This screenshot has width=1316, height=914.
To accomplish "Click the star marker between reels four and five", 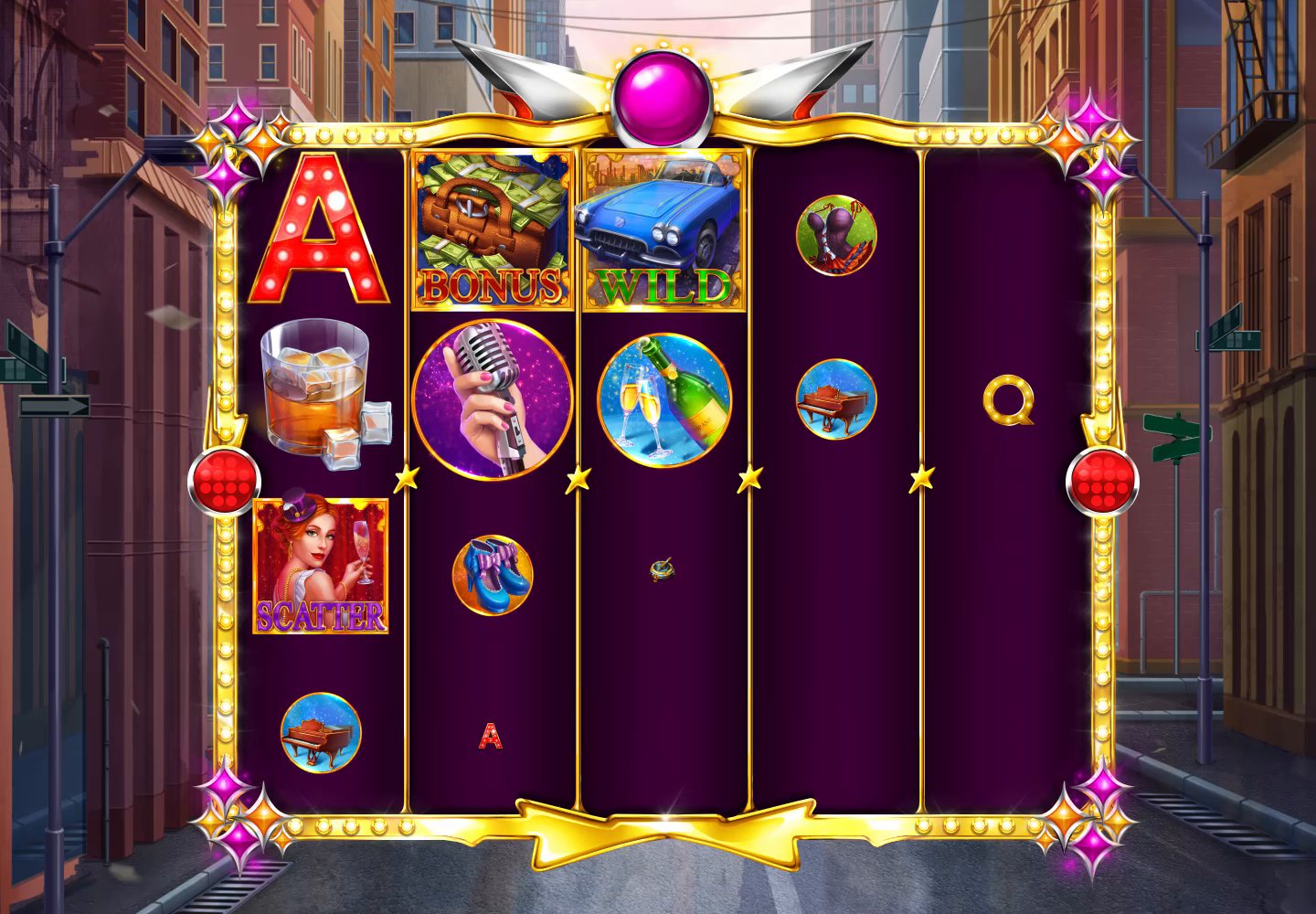I will pyautogui.click(x=920, y=476).
